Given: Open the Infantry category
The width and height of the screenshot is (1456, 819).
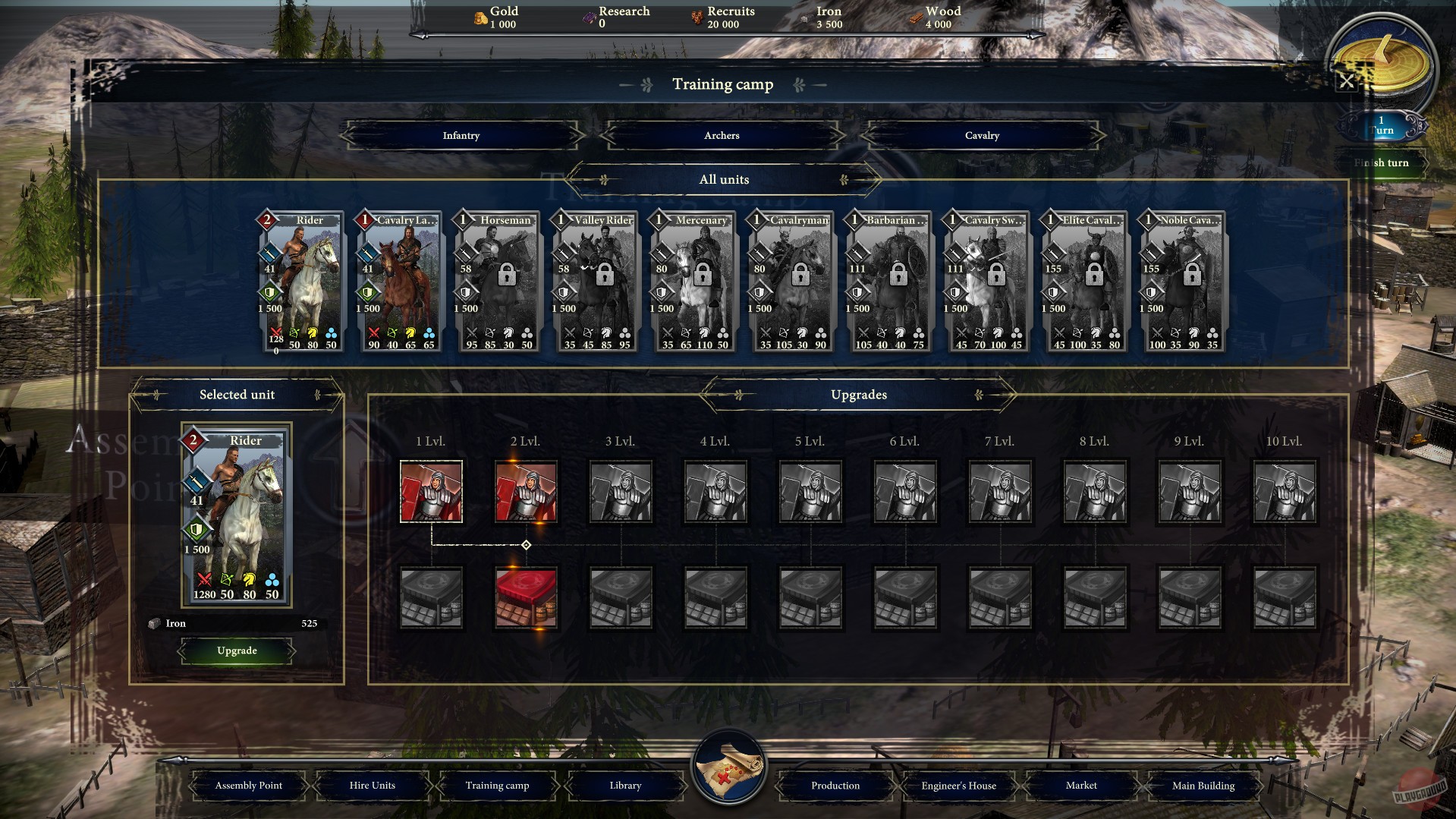Looking at the screenshot, I should pyautogui.click(x=461, y=135).
